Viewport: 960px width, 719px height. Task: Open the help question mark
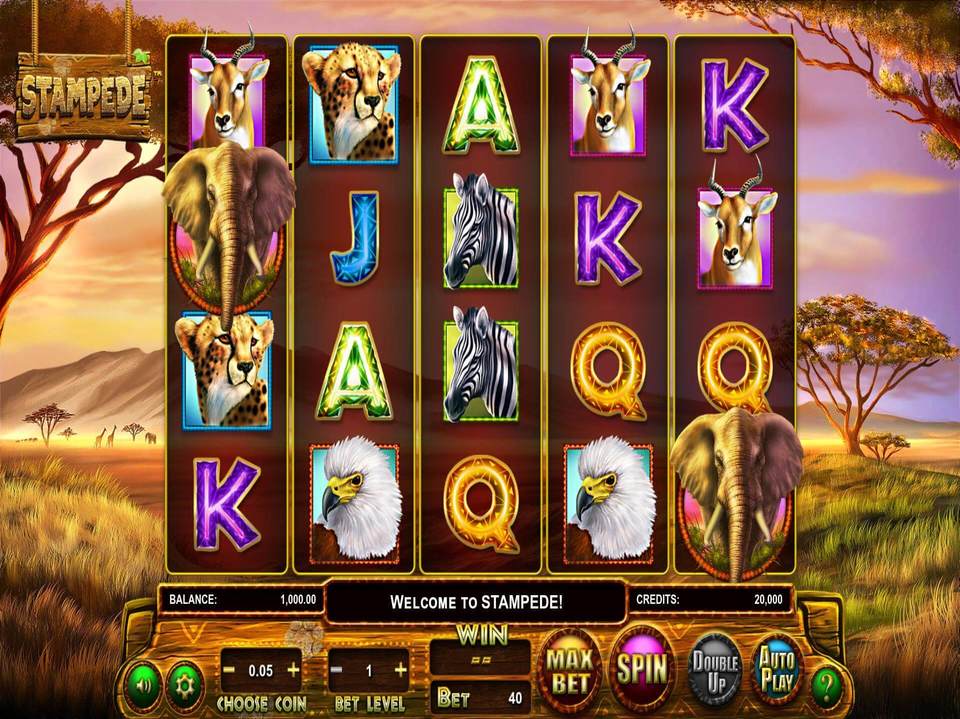pos(826,687)
